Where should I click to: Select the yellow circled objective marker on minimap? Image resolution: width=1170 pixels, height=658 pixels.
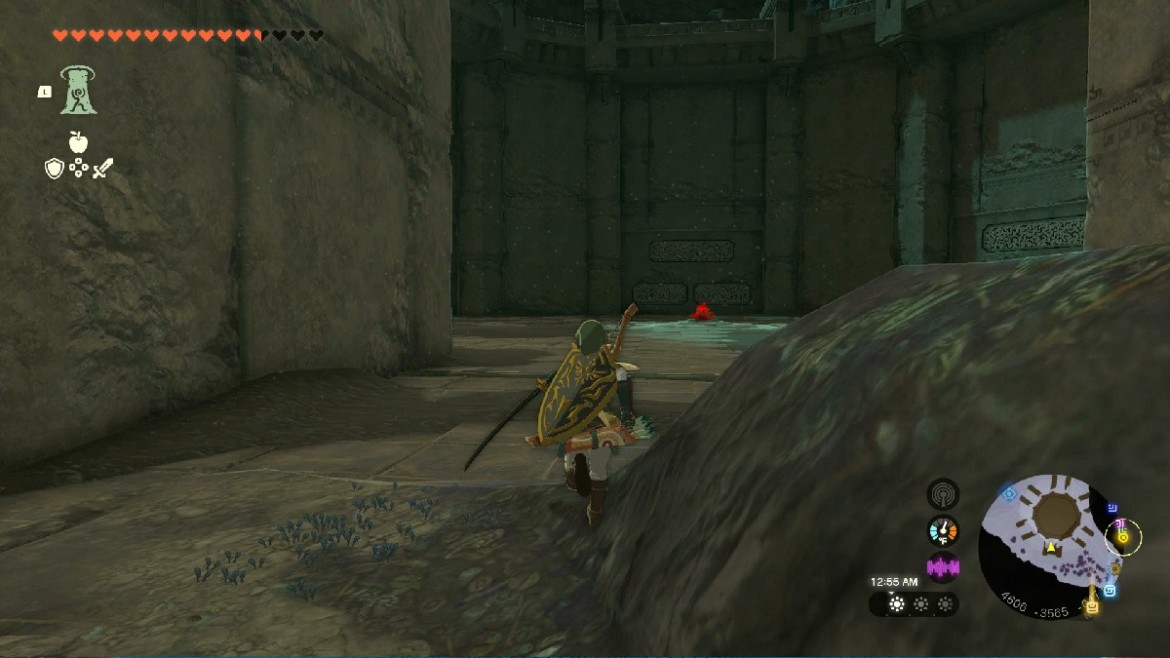(x=1123, y=537)
